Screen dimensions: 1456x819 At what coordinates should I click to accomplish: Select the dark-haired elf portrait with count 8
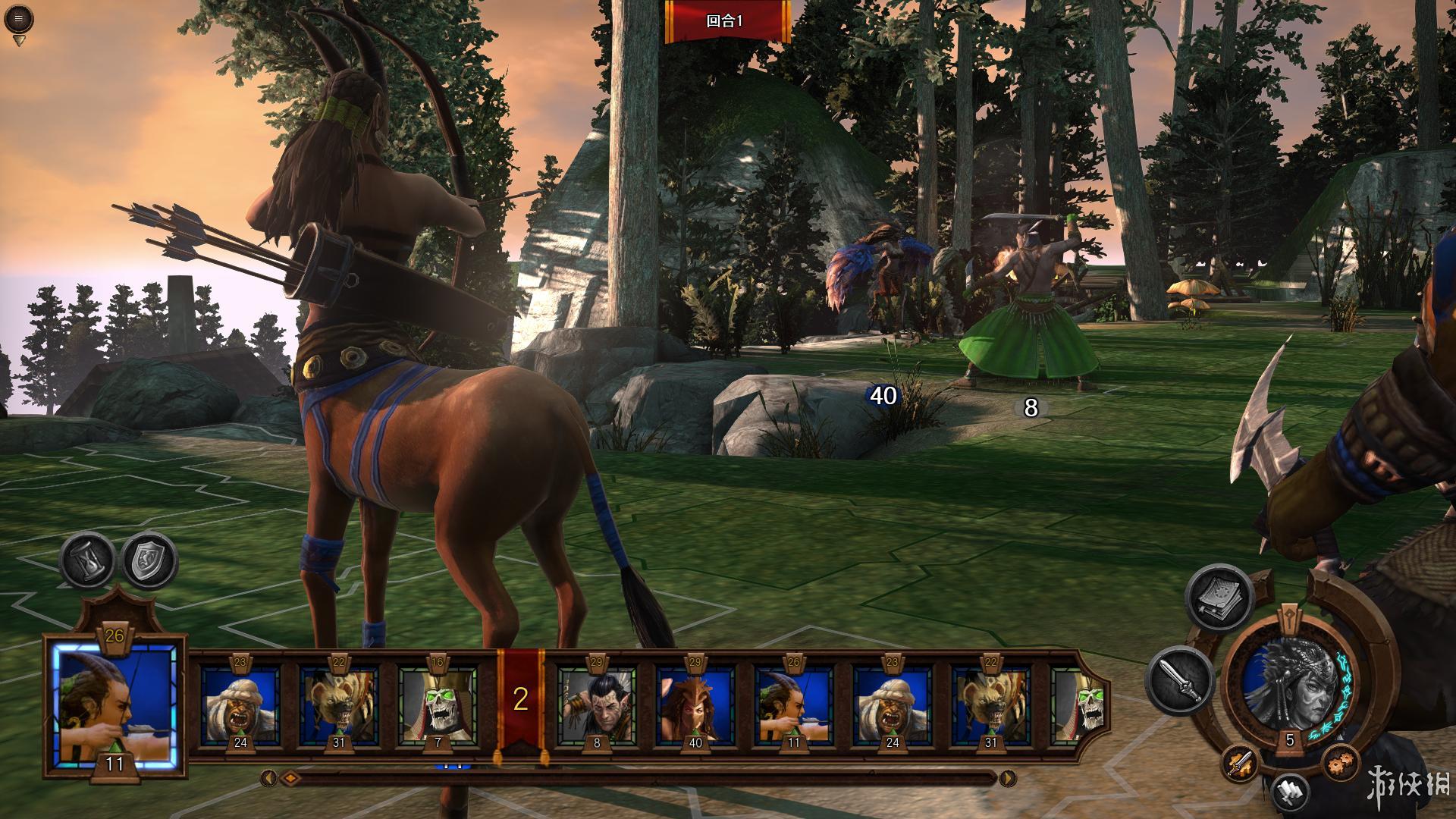(597, 705)
